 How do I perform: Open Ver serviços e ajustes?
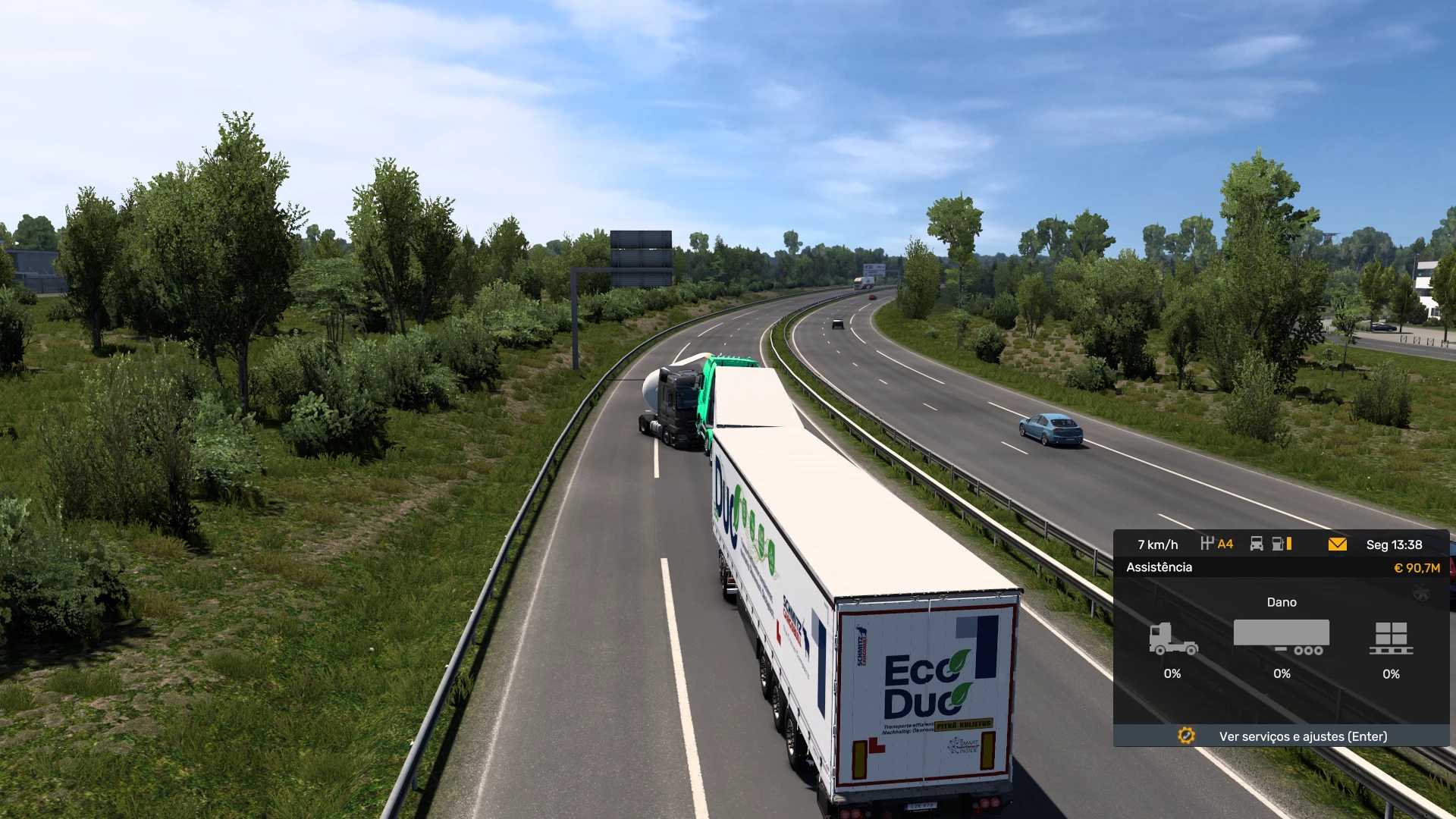(1302, 736)
